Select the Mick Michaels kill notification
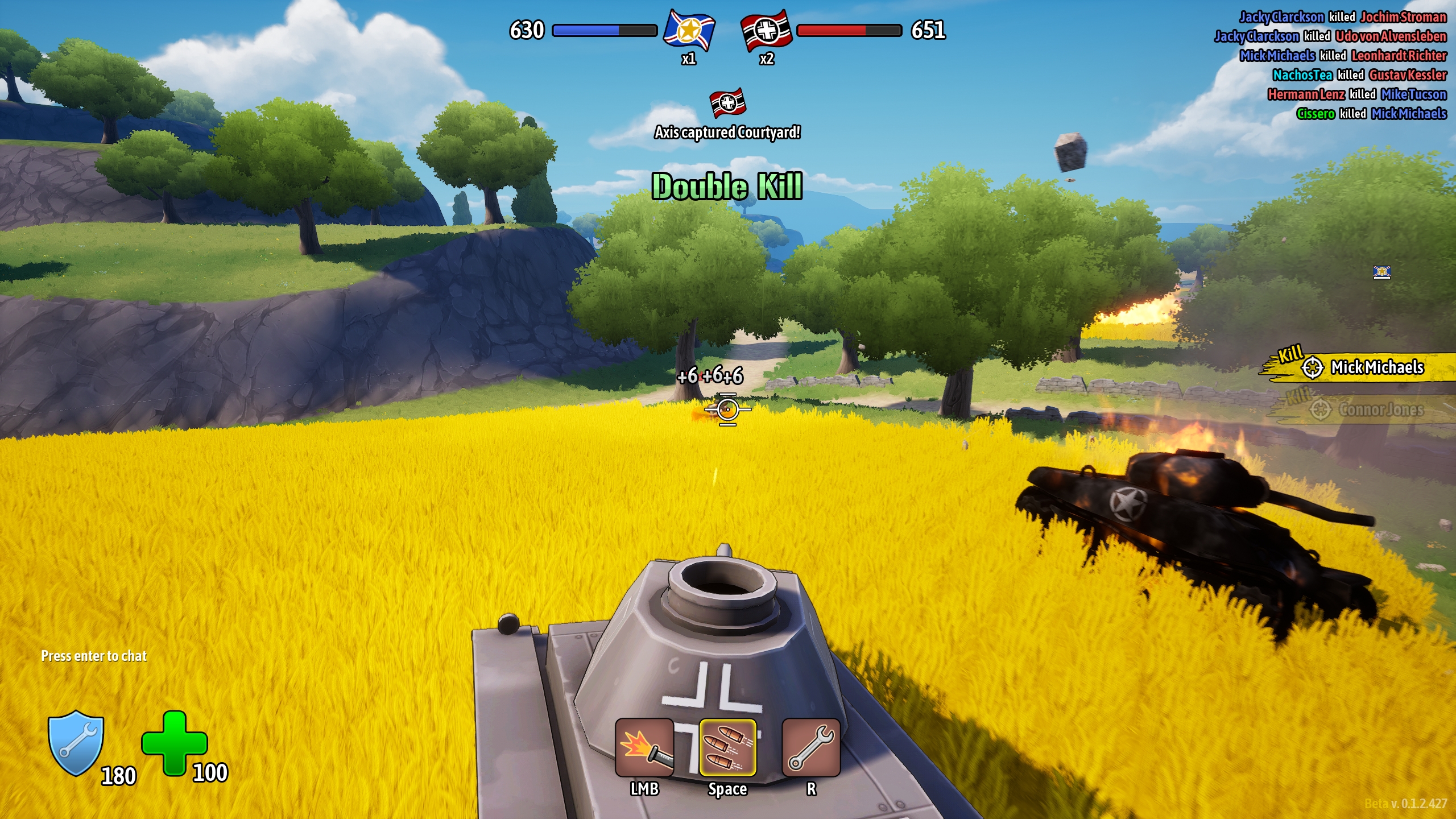This screenshot has width=1456, height=819. tap(1365, 367)
